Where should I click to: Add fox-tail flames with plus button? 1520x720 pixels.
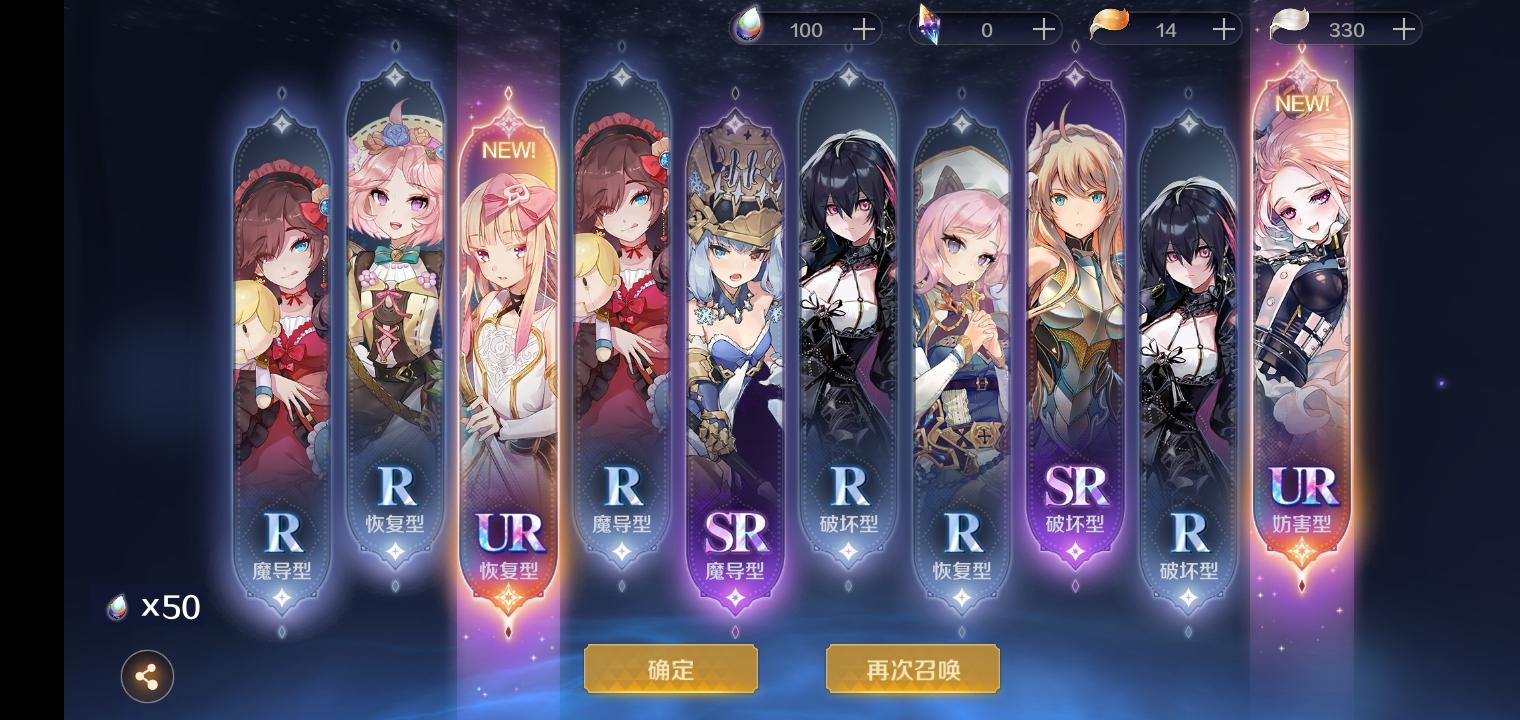tap(1222, 29)
